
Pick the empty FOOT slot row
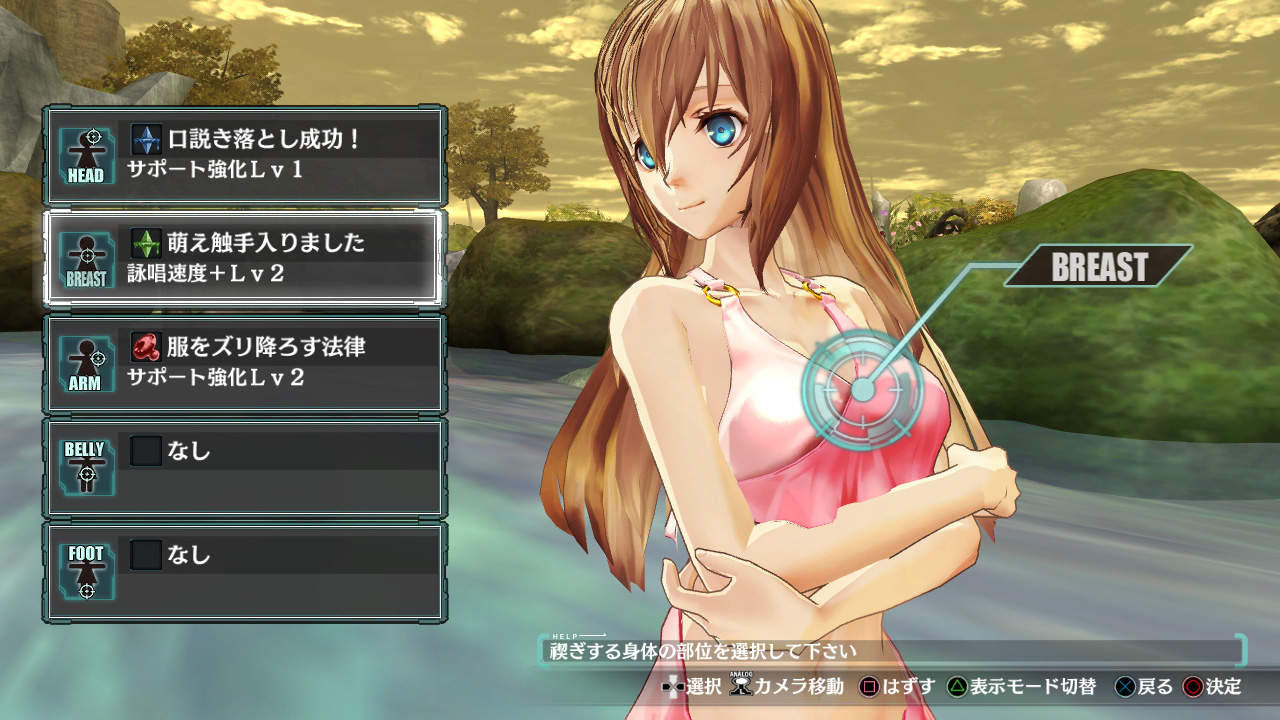[244, 570]
